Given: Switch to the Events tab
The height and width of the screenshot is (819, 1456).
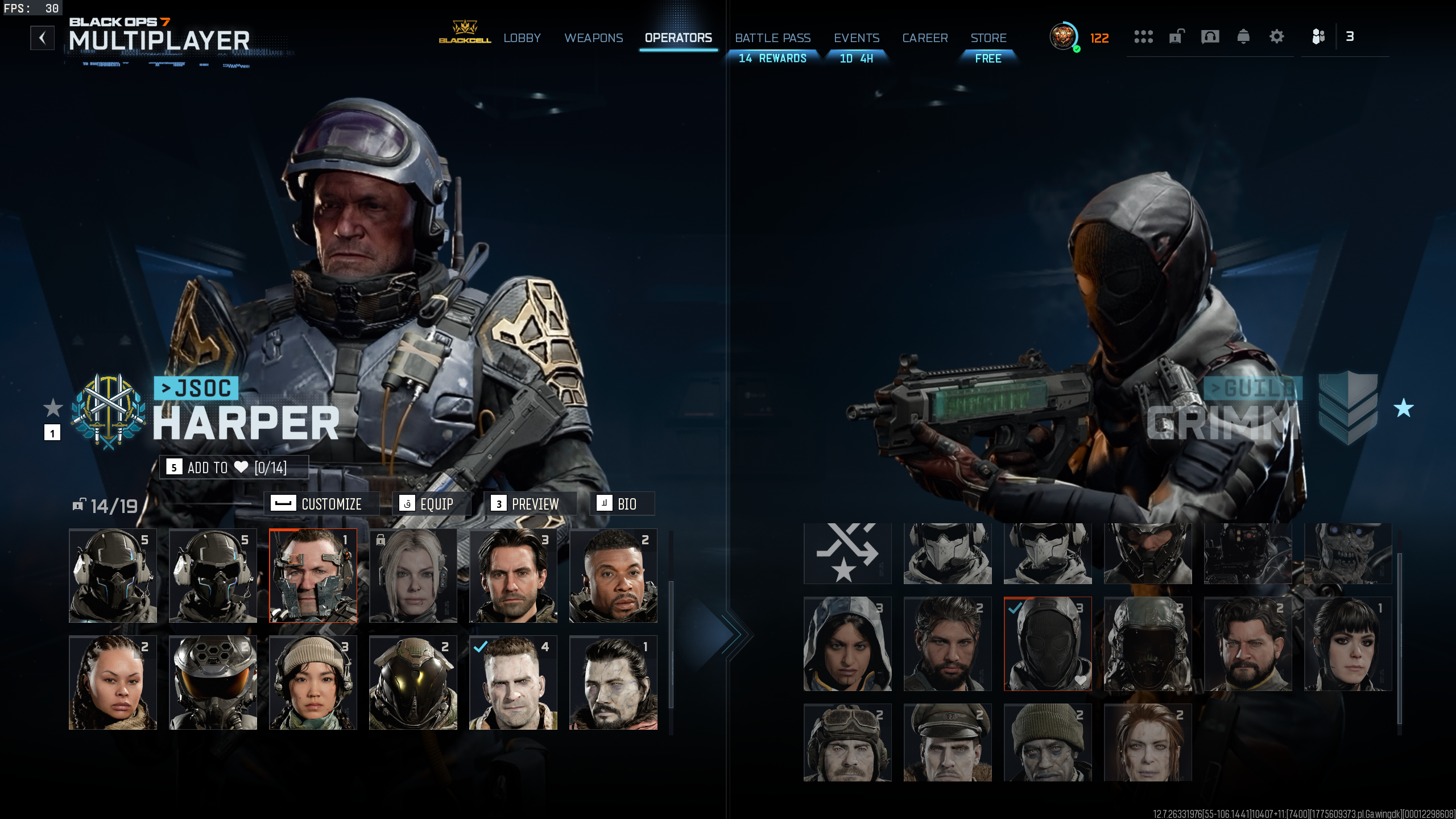Looking at the screenshot, I should click(x=856, y=38).
